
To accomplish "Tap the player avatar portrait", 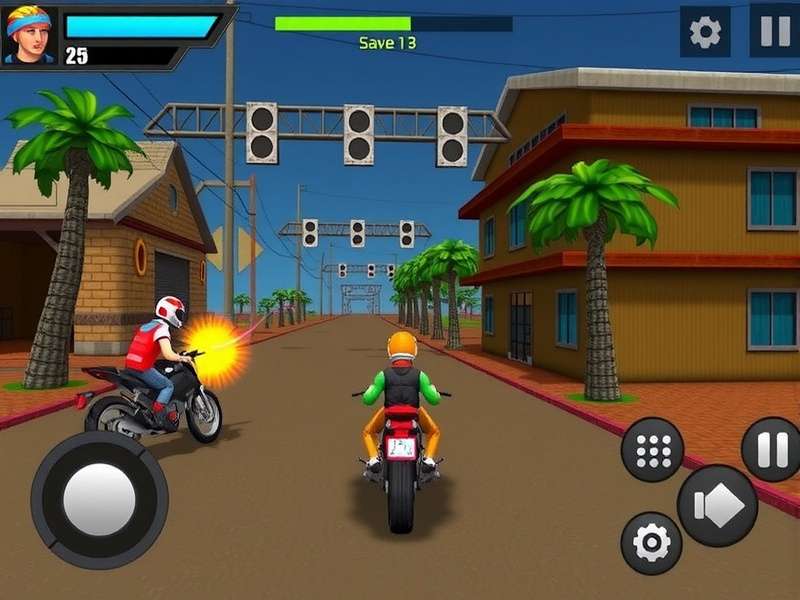I will click(29, 36).
